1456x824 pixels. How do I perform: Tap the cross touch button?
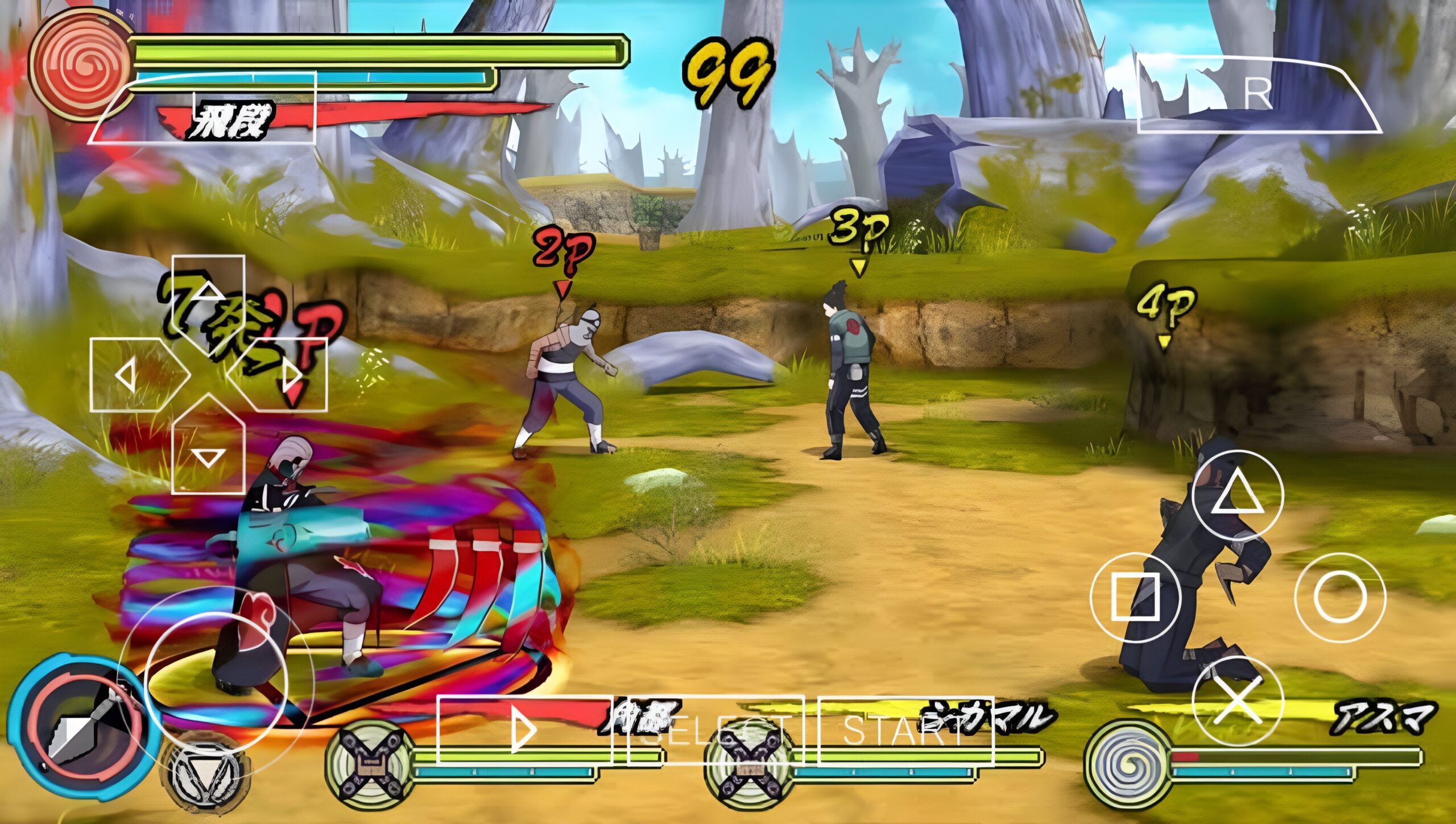pos(1238,701)
